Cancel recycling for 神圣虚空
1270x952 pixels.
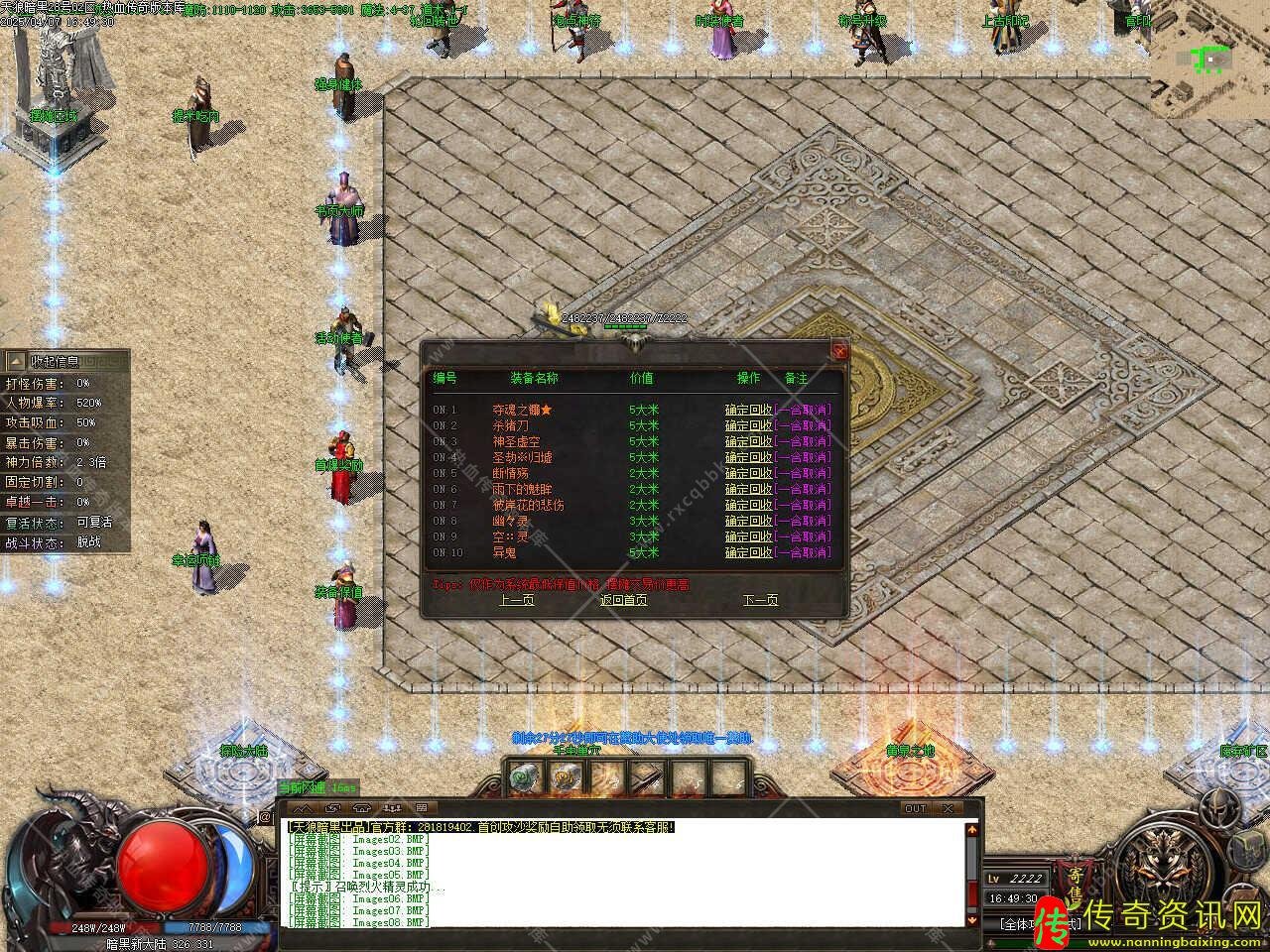point(803,441)
